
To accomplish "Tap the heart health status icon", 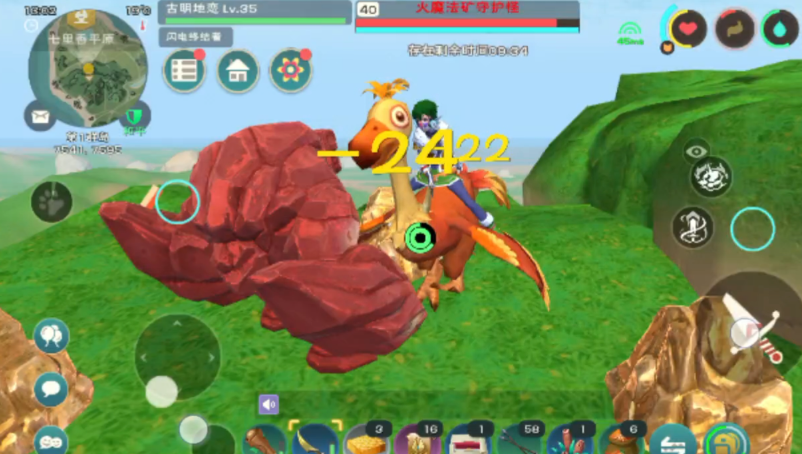I will tap(689, 29).
